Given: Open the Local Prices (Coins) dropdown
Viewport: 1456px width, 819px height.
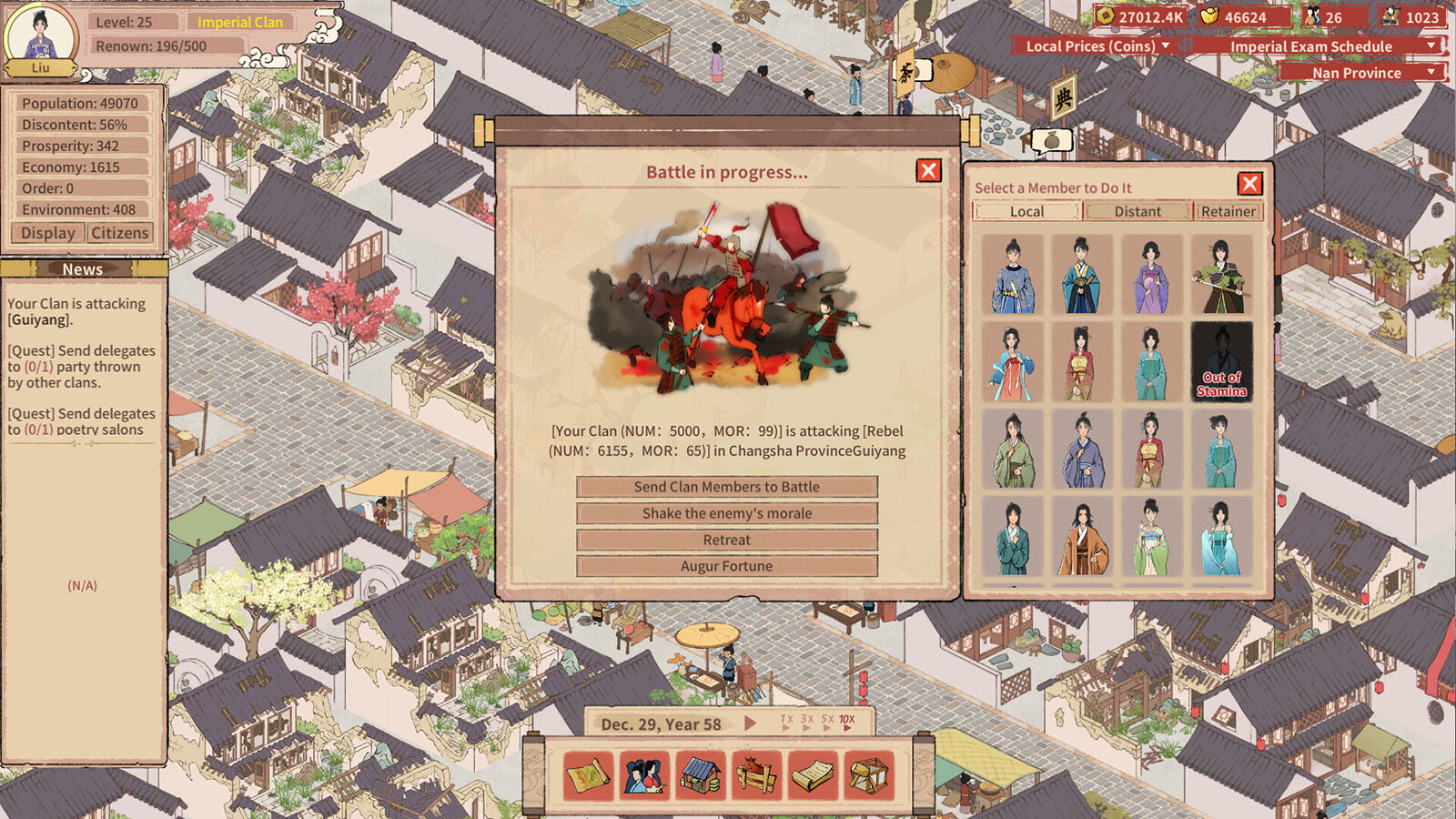Looking at the screenshot, I should (1097, 46).
